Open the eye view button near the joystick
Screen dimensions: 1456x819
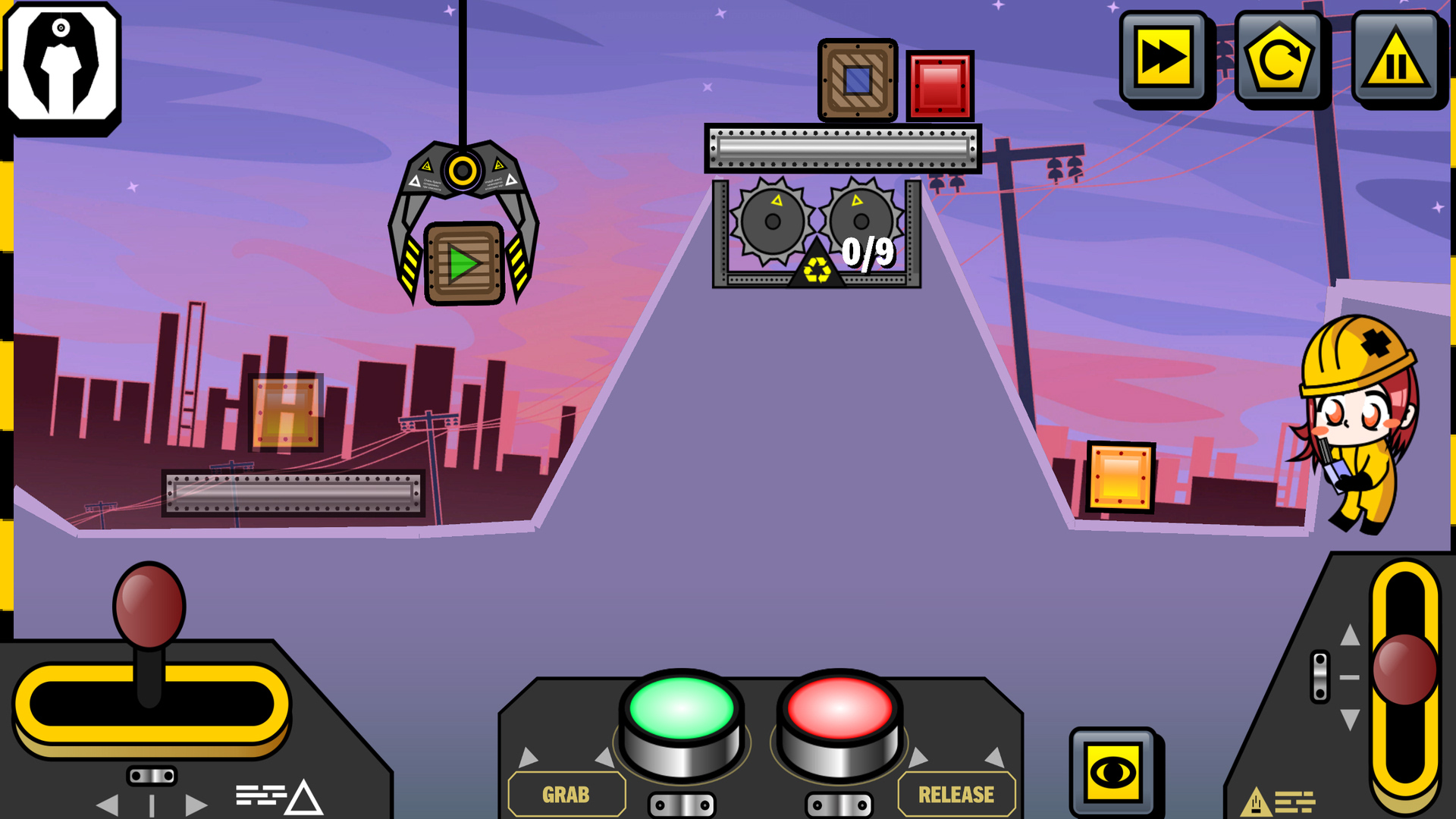click(x=1112, y=770)
